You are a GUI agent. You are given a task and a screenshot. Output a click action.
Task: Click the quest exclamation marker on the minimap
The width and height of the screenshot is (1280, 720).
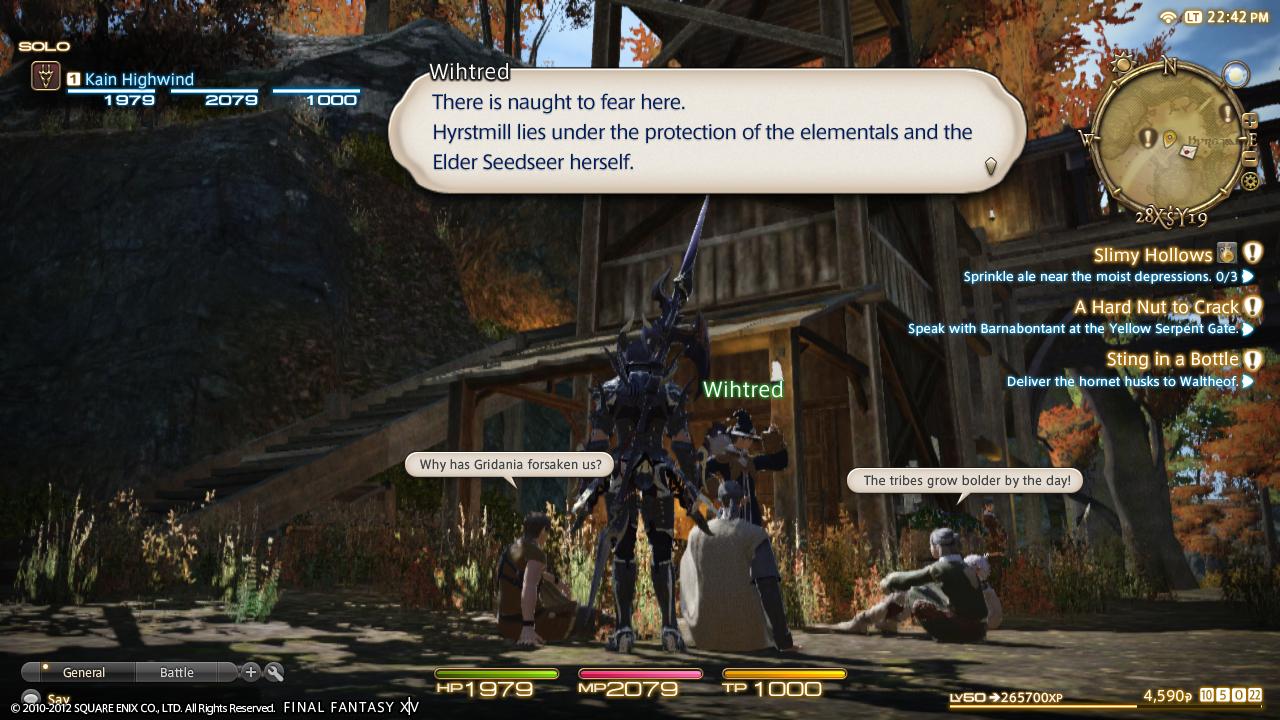[x=1147, y=138]
